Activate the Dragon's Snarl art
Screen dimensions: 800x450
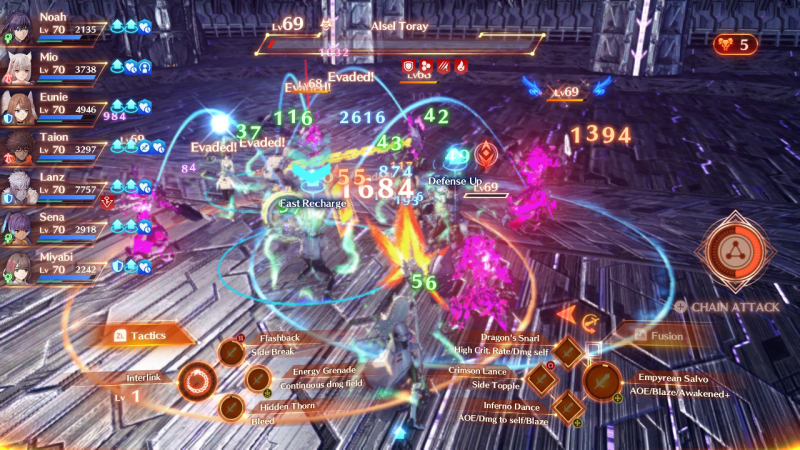coord(567,352)
